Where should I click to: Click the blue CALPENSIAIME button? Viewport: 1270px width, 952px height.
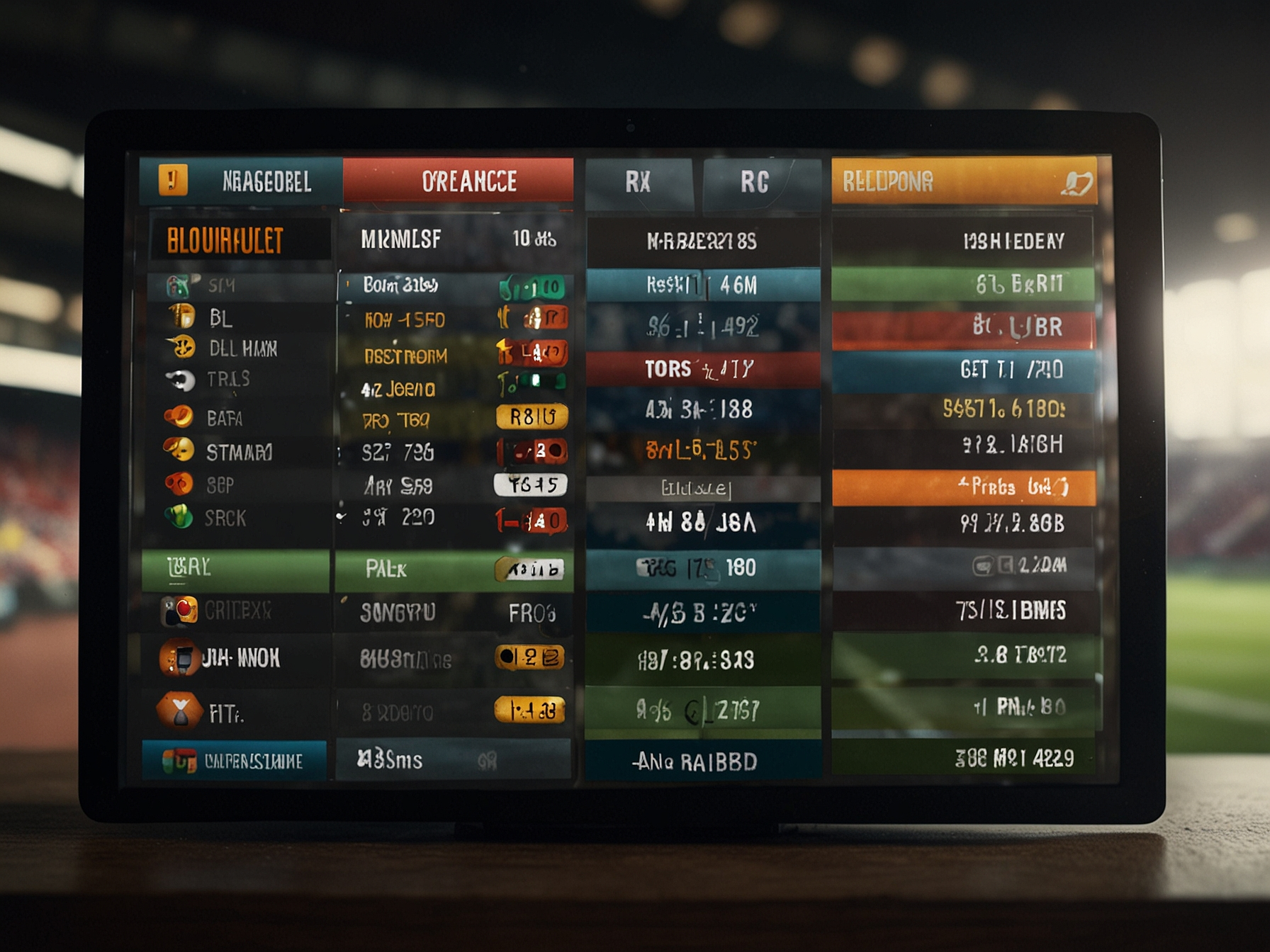click(235, 761)
